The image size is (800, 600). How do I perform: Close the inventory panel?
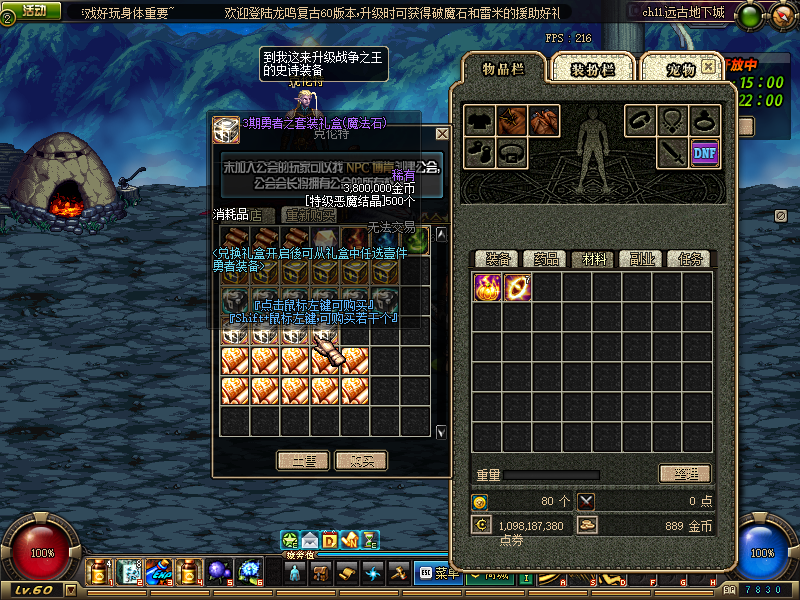point(708,67)
